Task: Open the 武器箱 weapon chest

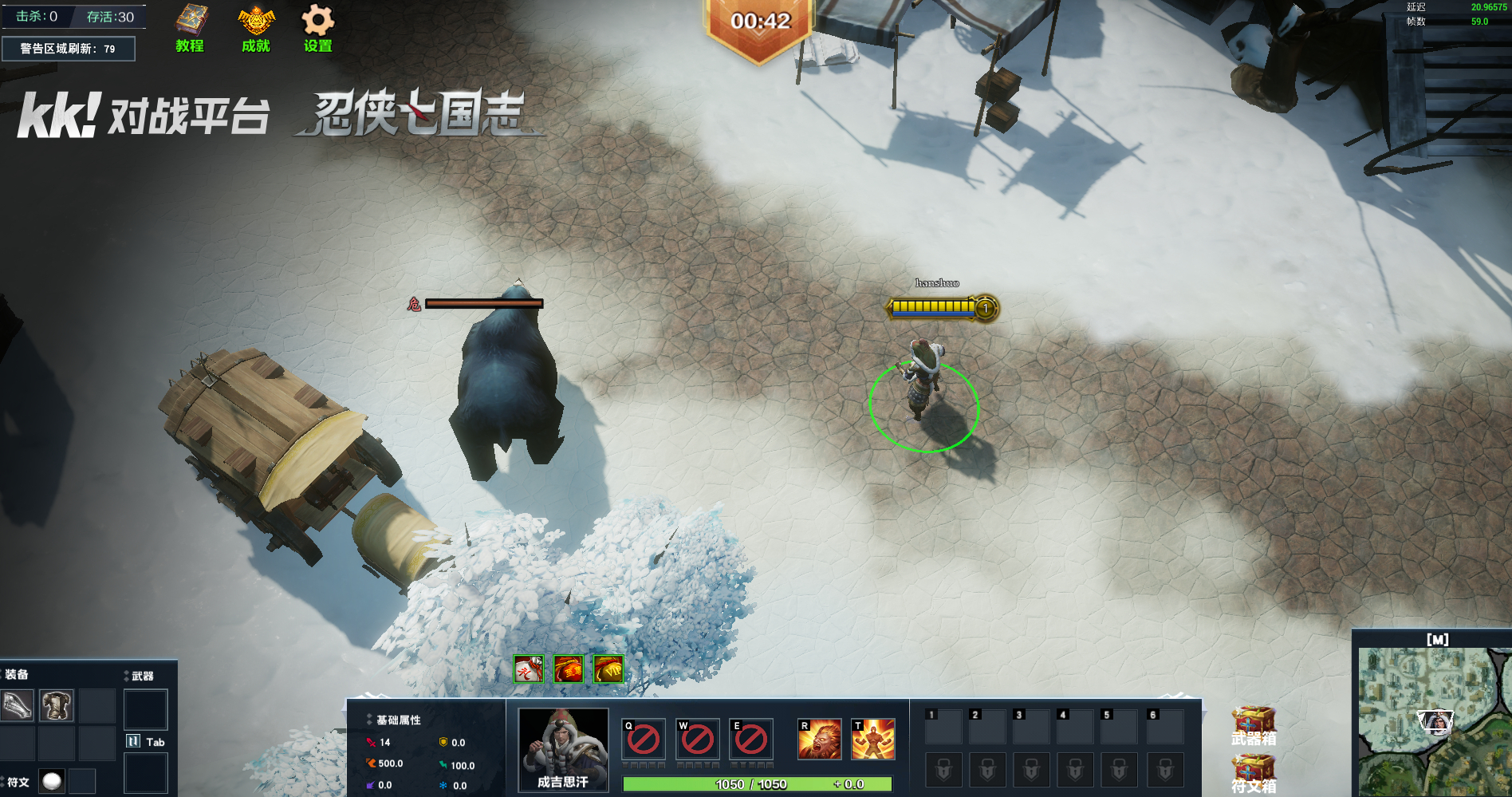Action: 1254,726
